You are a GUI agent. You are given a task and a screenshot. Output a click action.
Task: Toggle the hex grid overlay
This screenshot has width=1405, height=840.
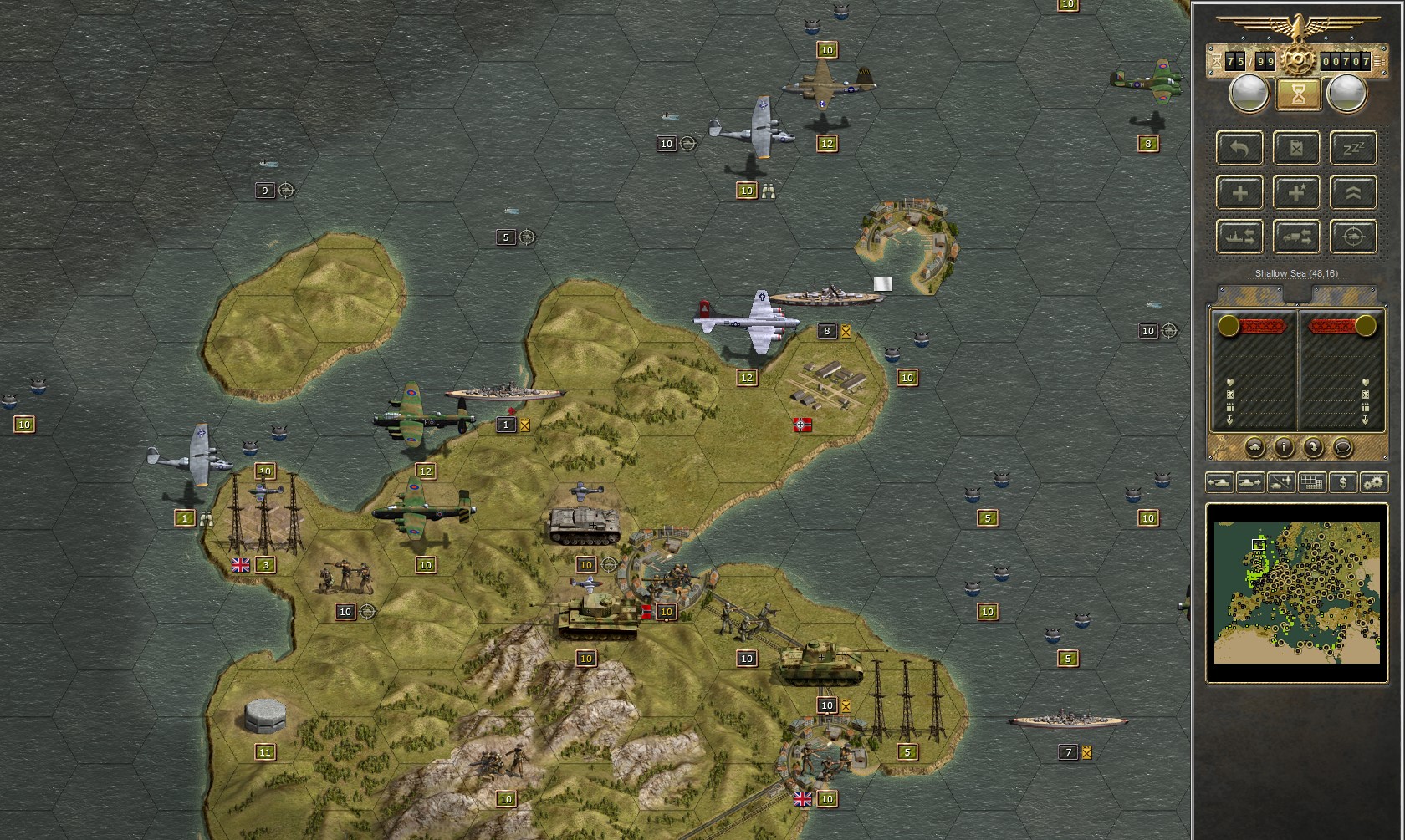(1311, 482)
